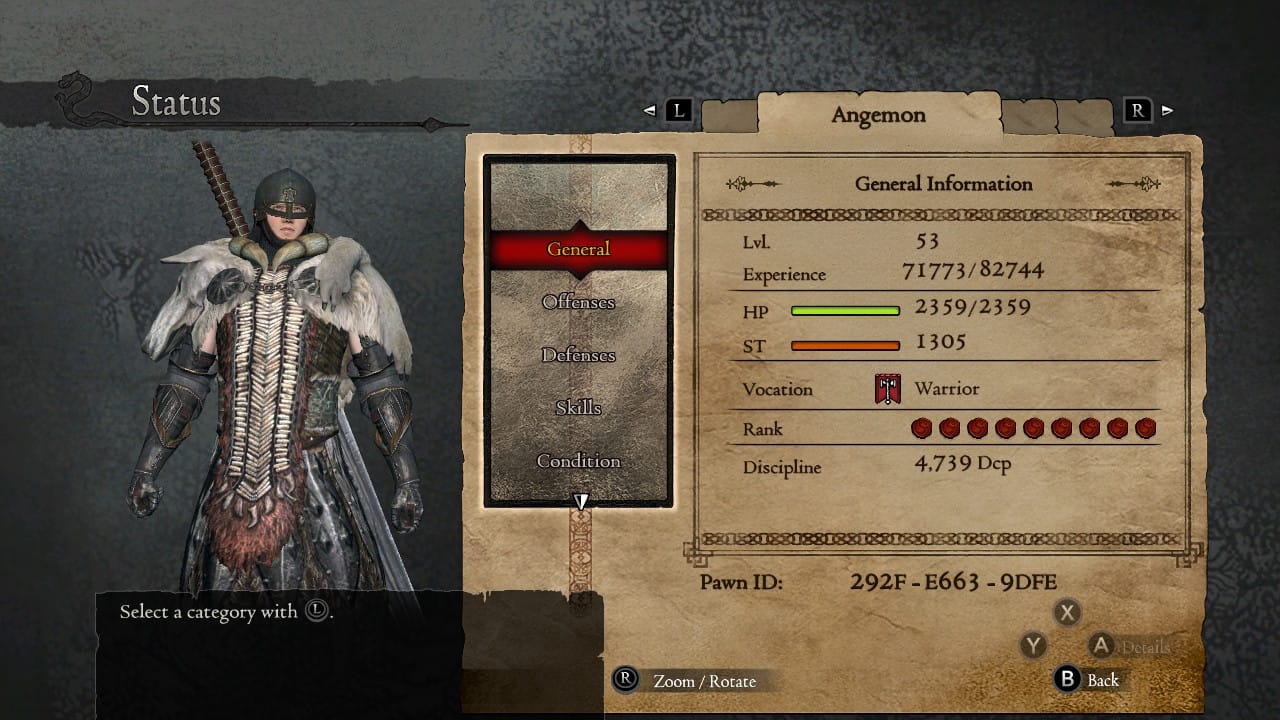Show the Skills category
1280x720 pixels.
tap(578, 408)
